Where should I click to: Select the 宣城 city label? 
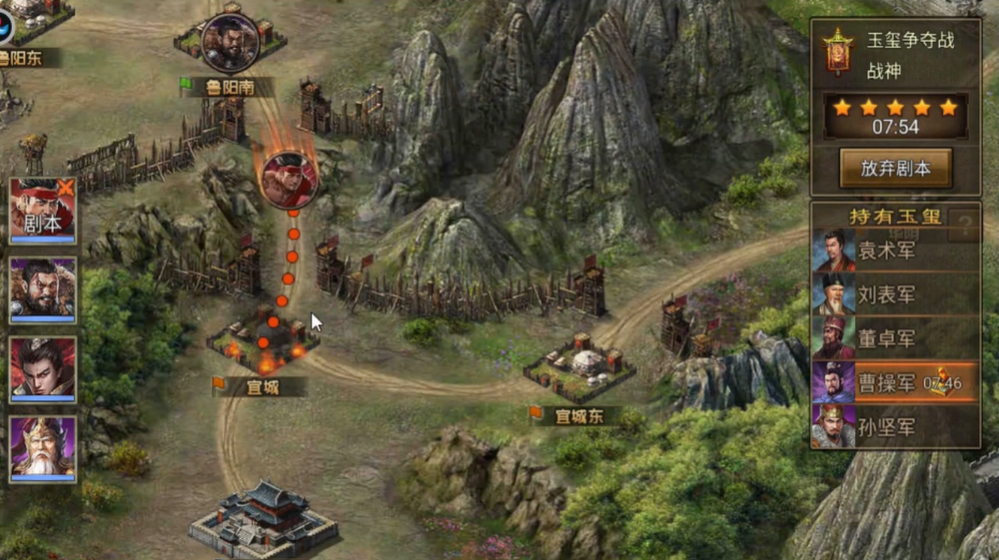point(262,388)
